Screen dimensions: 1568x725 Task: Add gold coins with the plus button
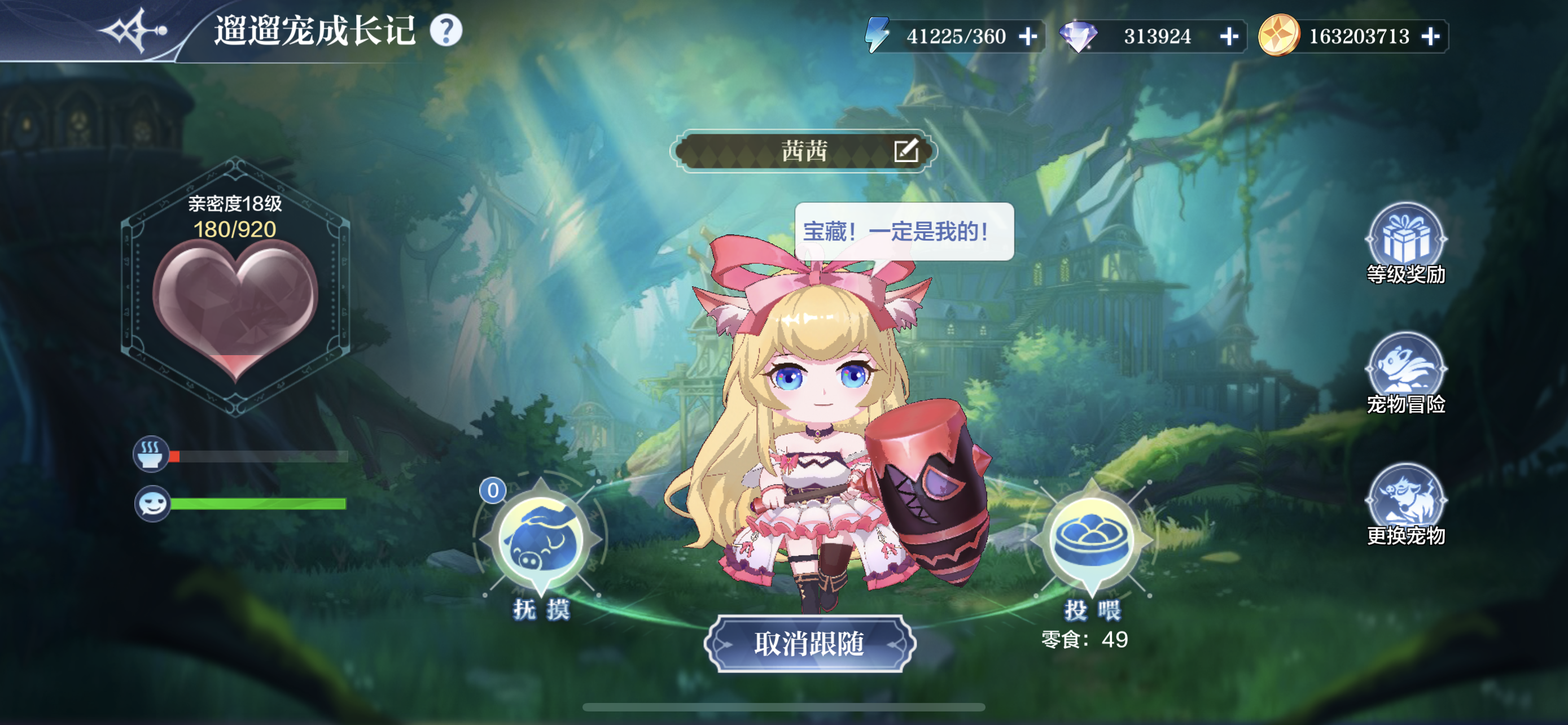click(x=1430, y=37)
